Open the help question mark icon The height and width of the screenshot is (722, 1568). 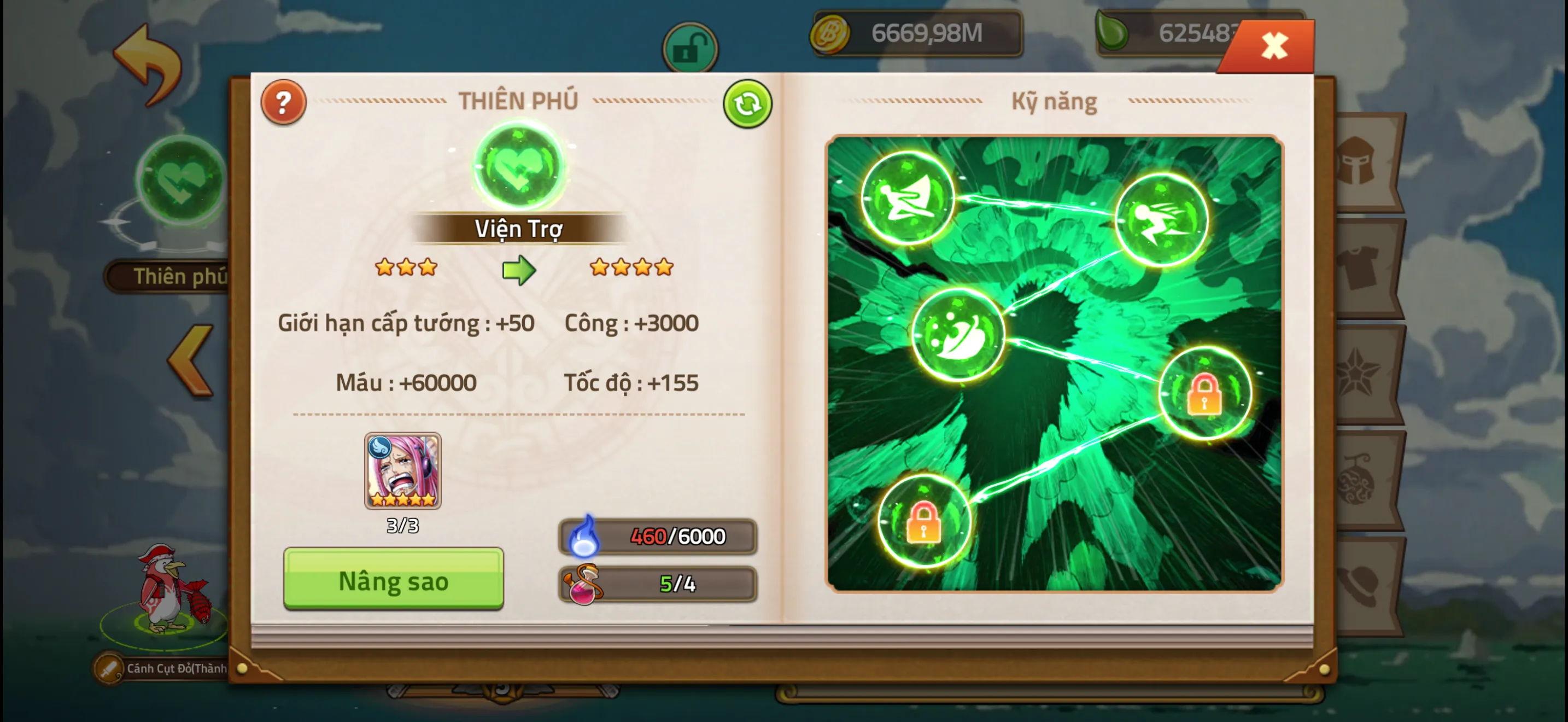tap(283, 102)
